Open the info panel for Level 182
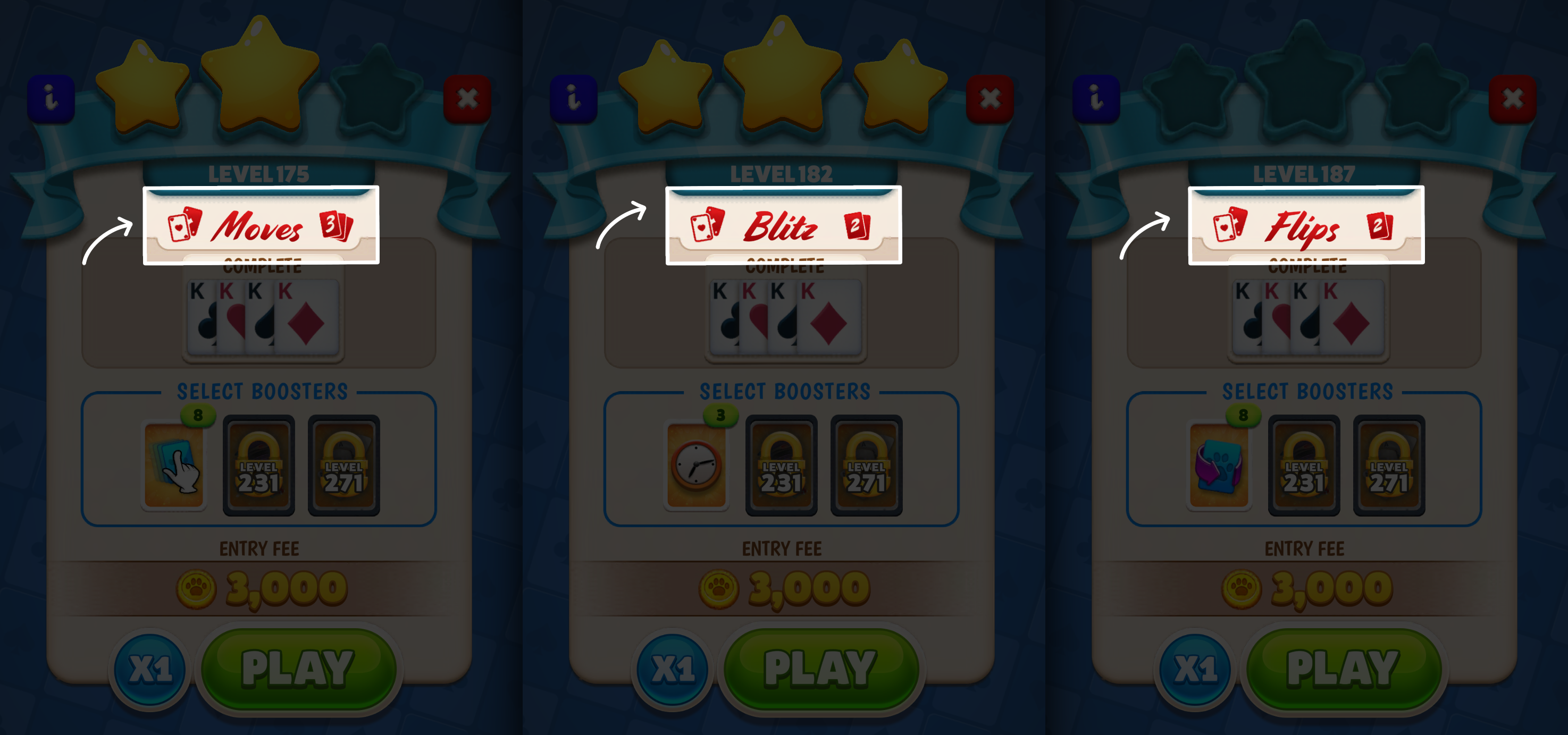1568x735 pixels. 575,97
